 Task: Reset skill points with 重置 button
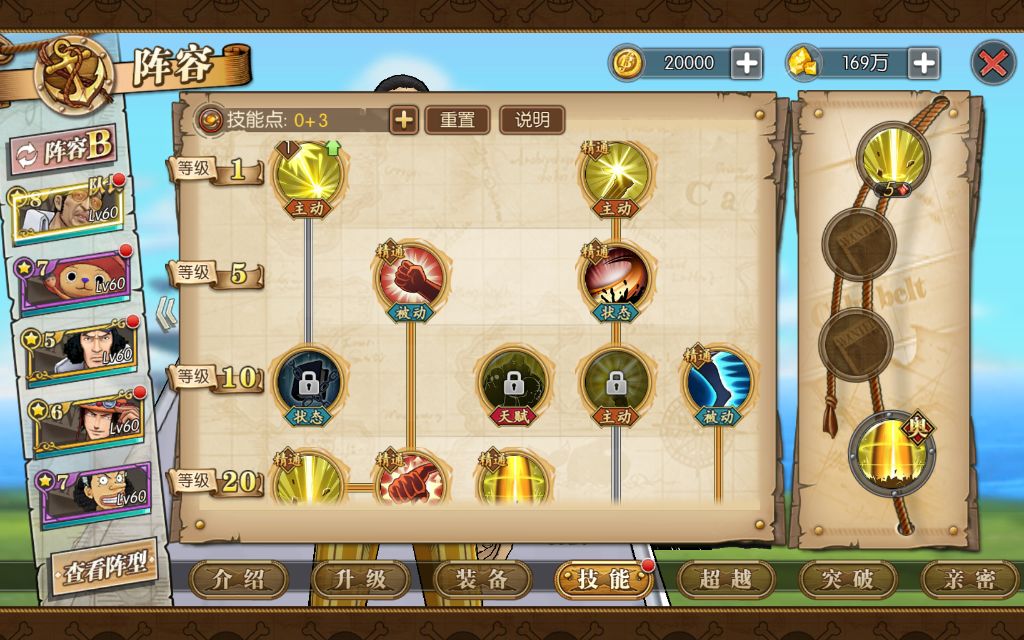point(457,120)
